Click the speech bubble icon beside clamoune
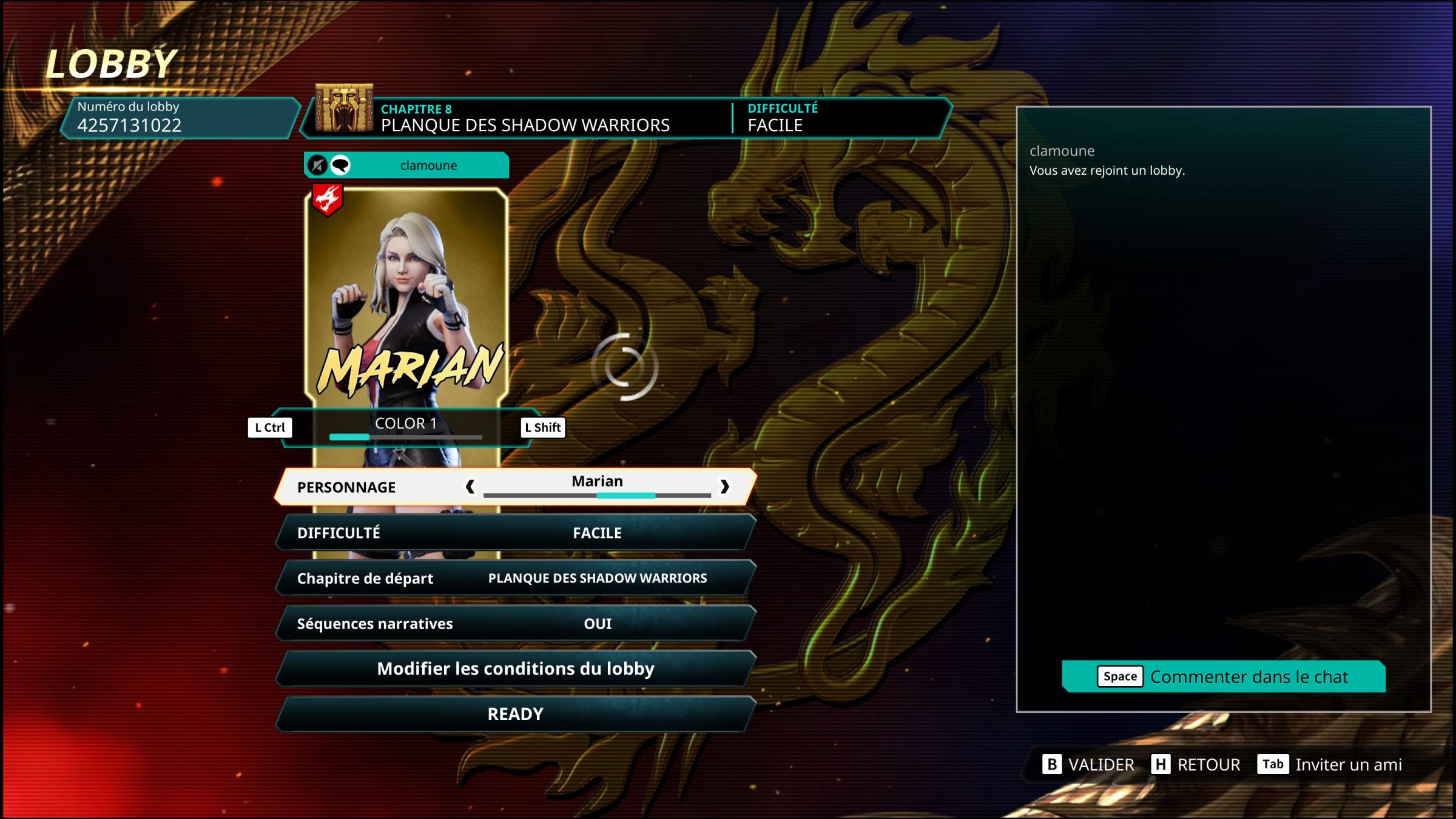This screenshot has height=819, width=1456. tap(340, 165)
